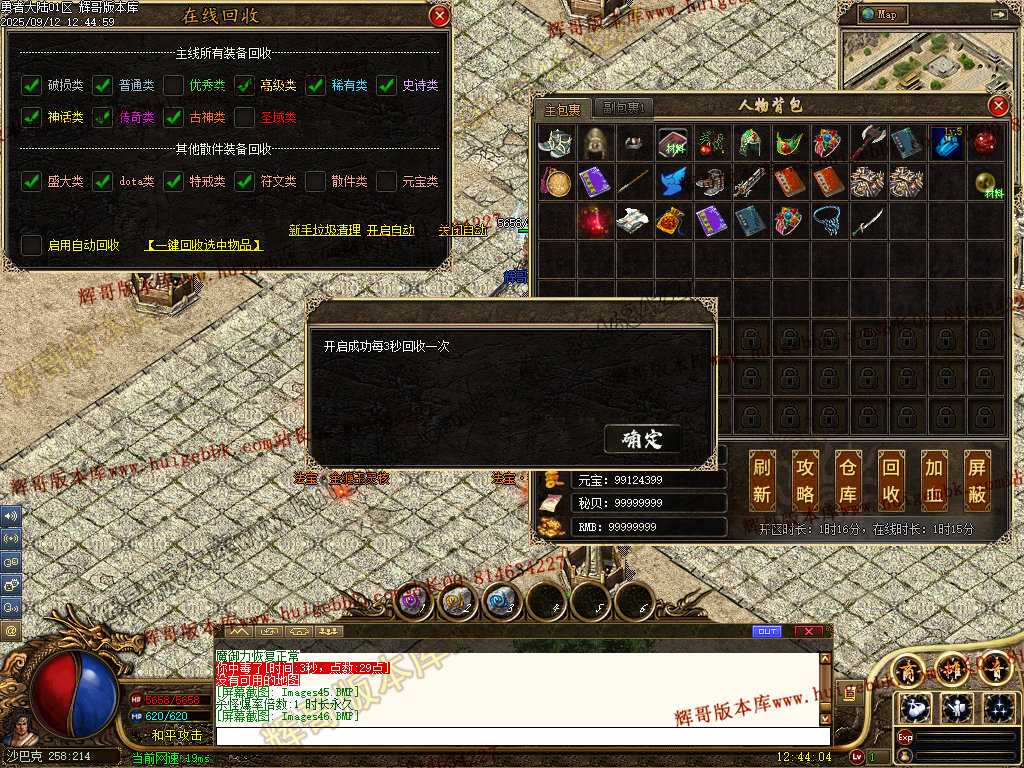Close the 在线回收 recycle window

(x=439, y=15)
